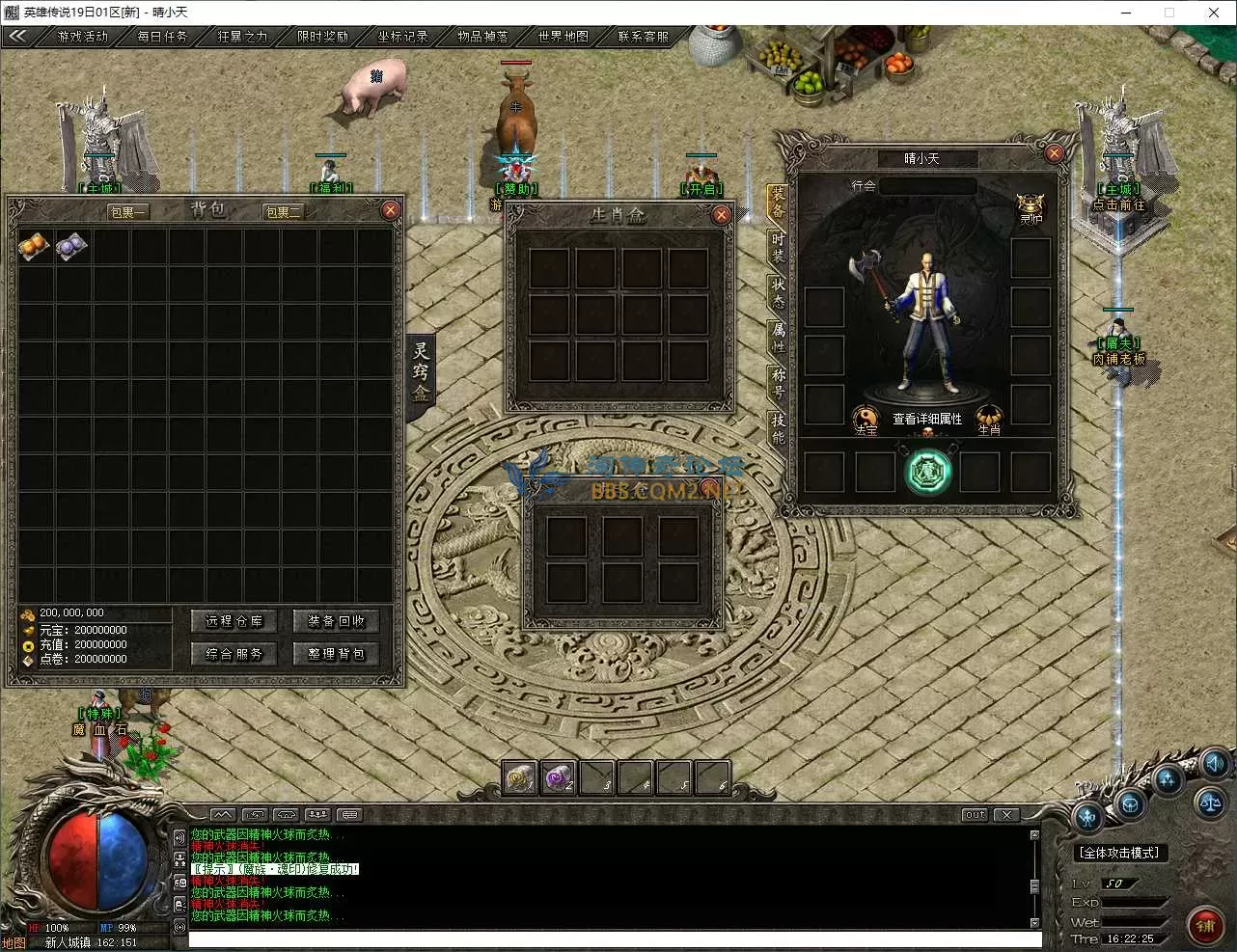Open 每日任务 daily quests

(162, 37)
